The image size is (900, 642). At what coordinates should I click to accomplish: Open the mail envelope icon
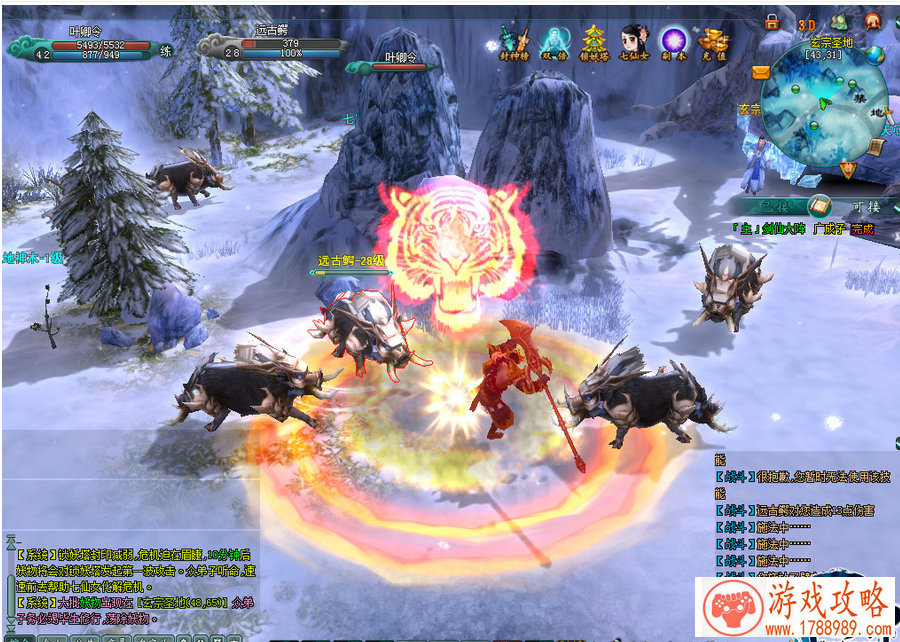[x=760, y=72]
